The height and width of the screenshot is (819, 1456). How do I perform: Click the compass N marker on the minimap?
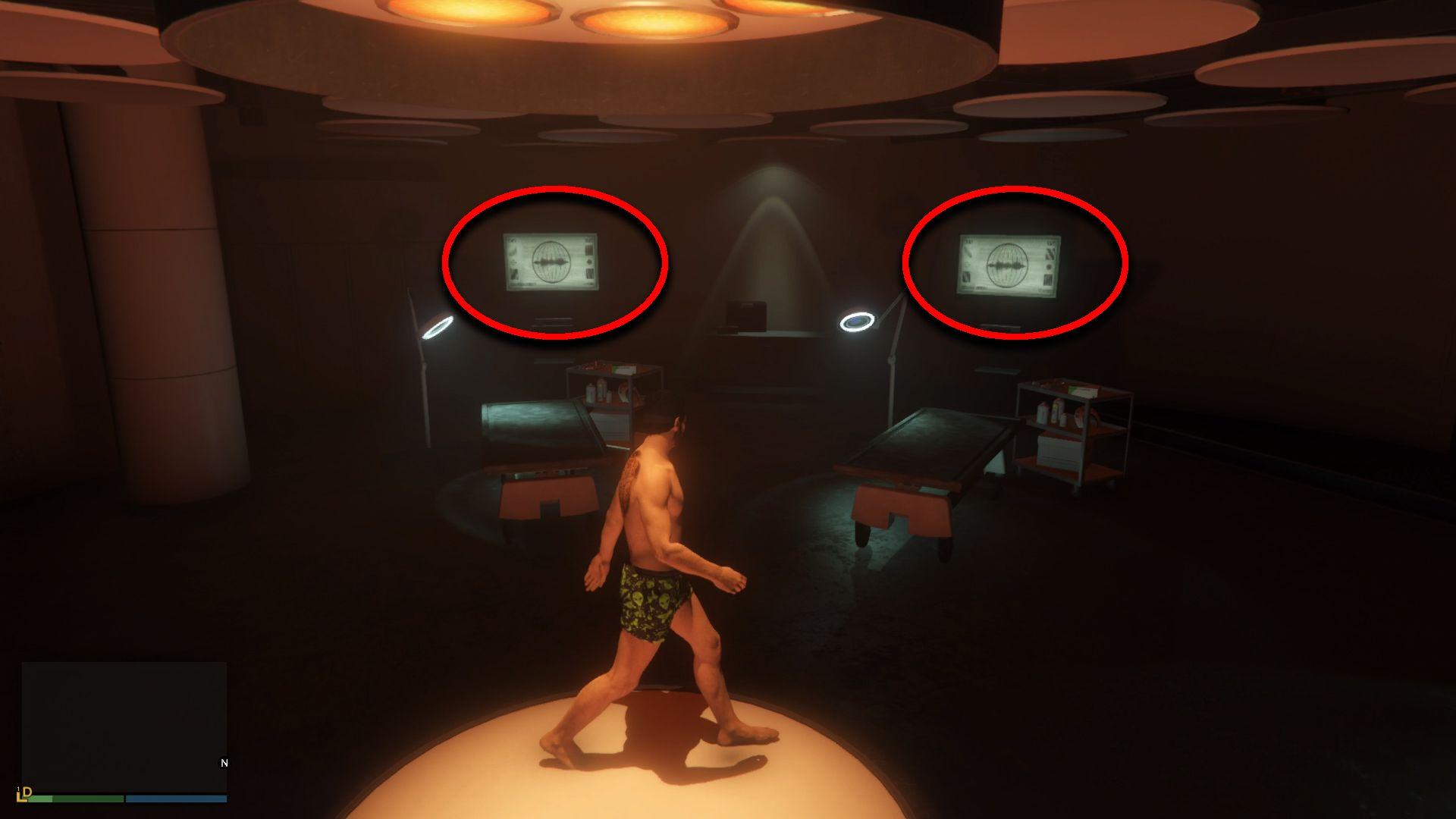click(x=224, y=762)
